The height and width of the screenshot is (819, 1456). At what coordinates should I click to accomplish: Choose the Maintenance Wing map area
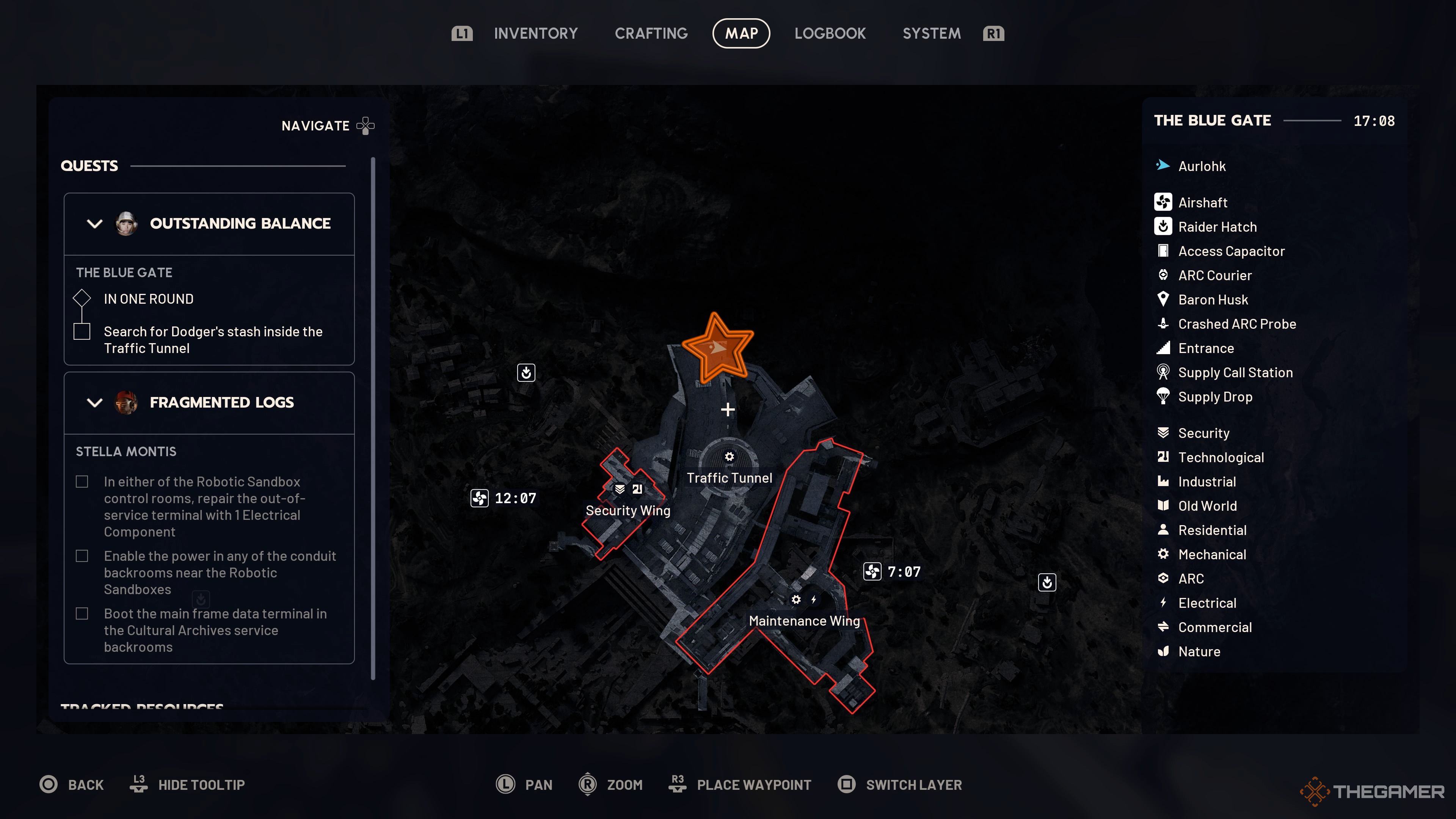tap(804, 621)
